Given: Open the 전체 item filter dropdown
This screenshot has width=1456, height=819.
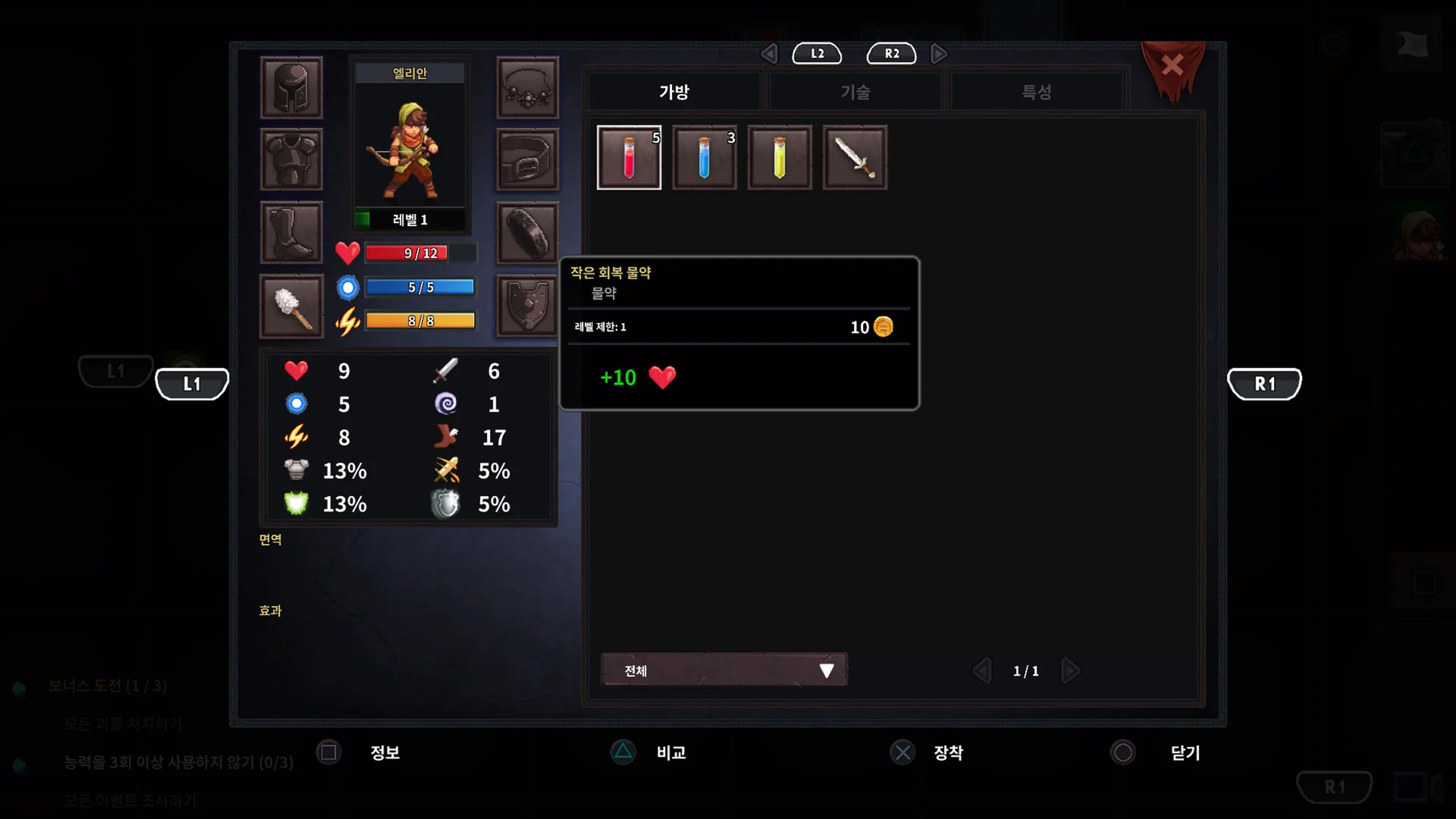Looking at the screenshot, I should click(x=723, y=670).
